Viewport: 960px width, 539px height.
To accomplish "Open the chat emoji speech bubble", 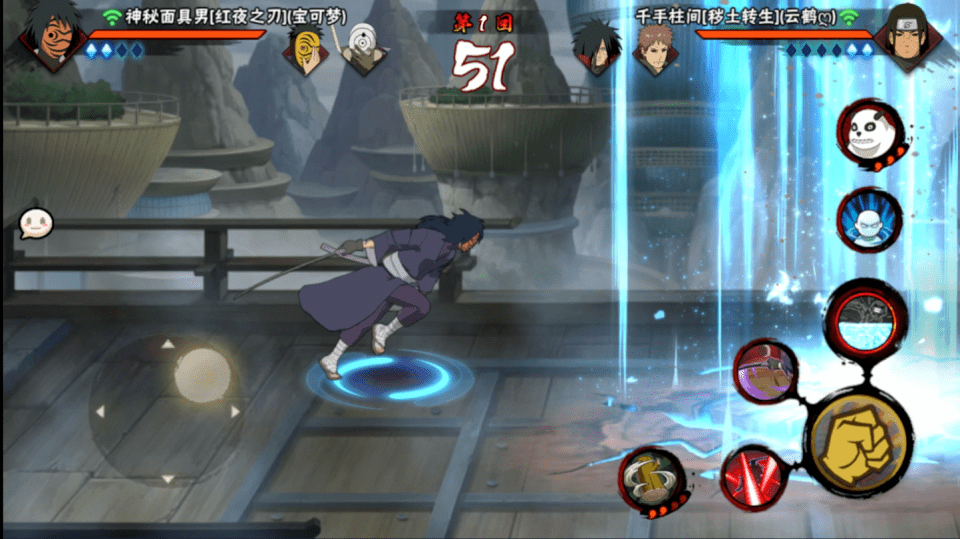I will click(x=36, y=224).
